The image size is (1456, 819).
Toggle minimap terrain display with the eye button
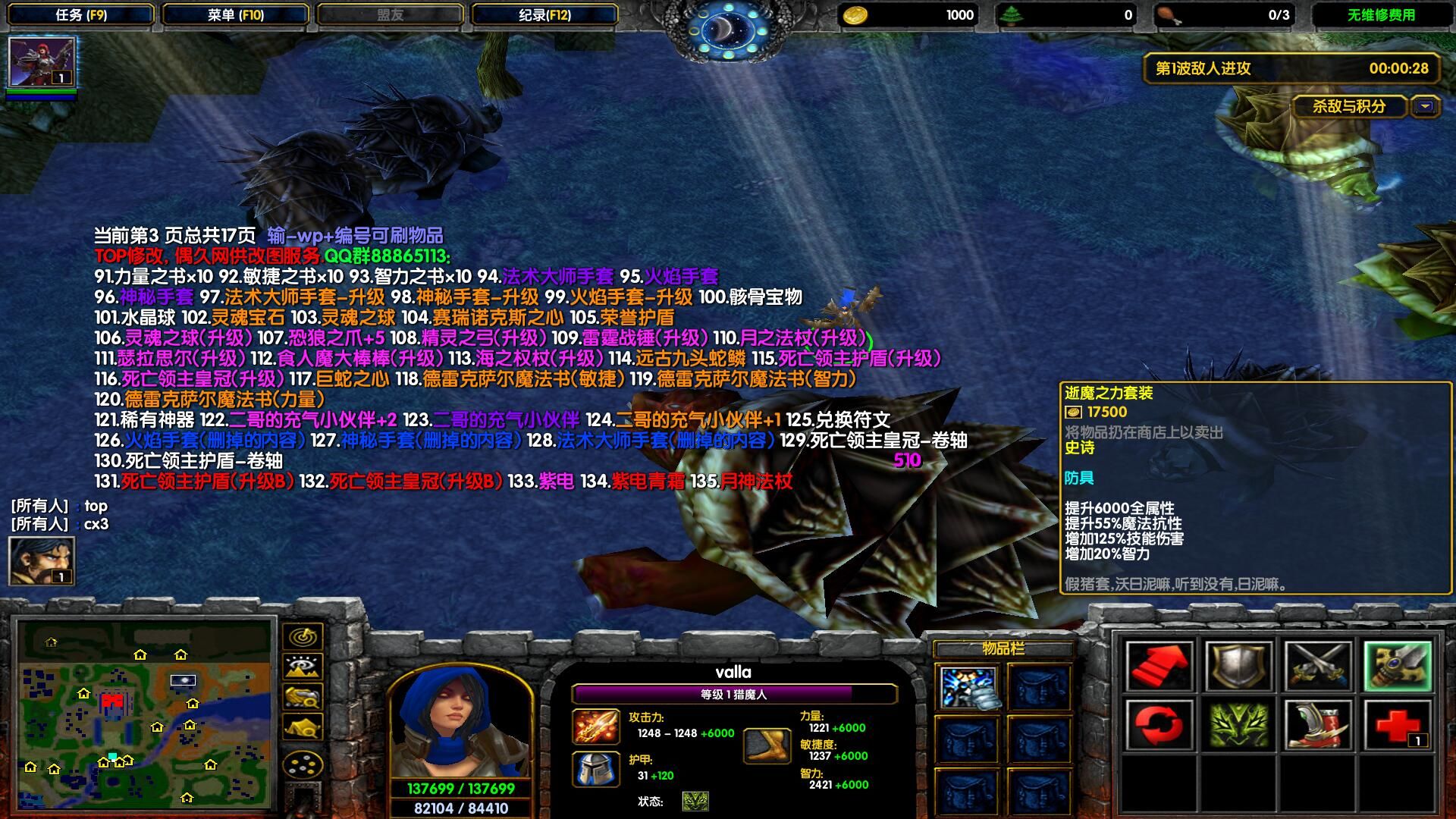pyautogui.click(x=303, y=667)
